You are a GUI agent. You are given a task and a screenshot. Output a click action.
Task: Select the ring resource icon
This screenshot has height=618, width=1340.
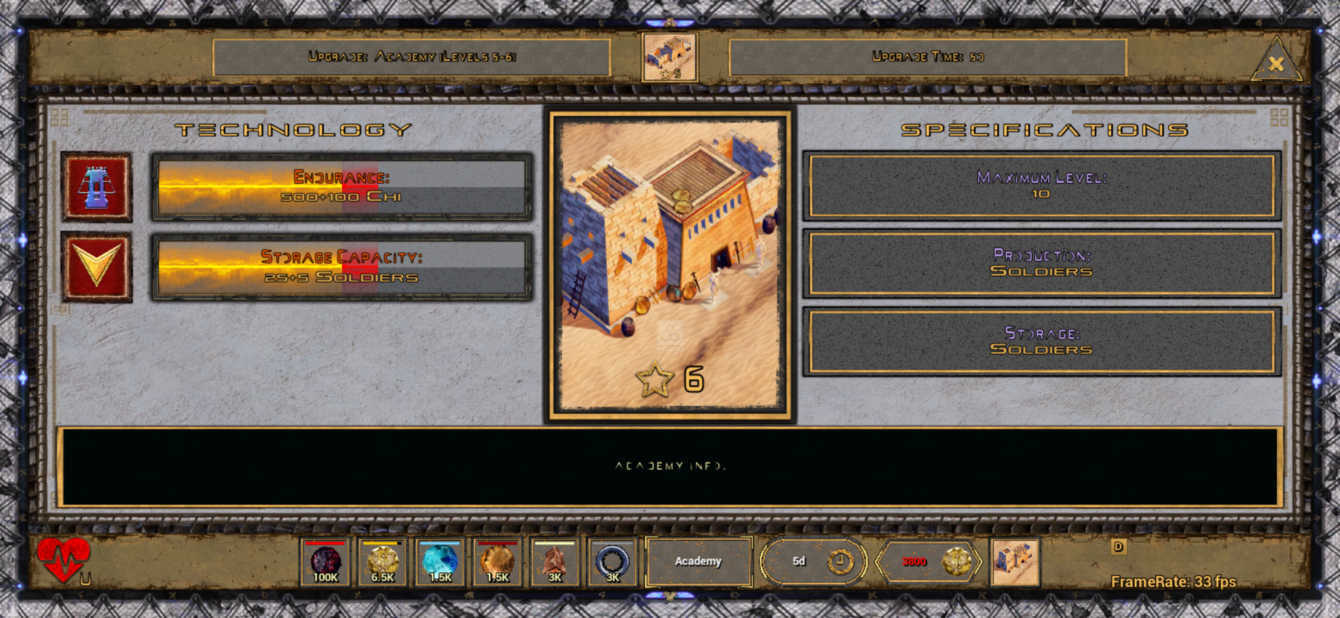pyautogui.click(x=612, y=563)
